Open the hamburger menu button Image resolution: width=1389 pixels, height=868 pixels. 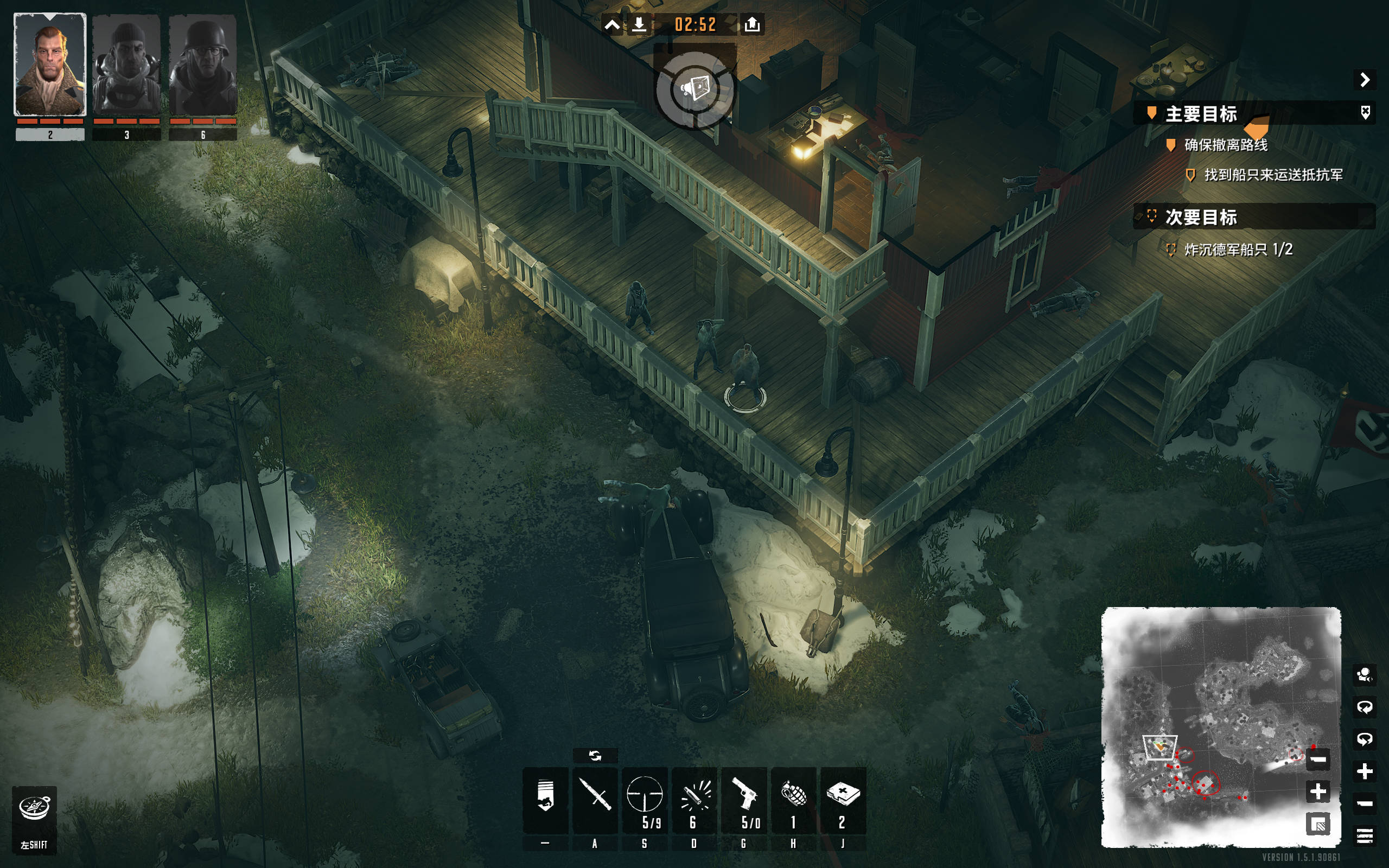pos(1365,835)
